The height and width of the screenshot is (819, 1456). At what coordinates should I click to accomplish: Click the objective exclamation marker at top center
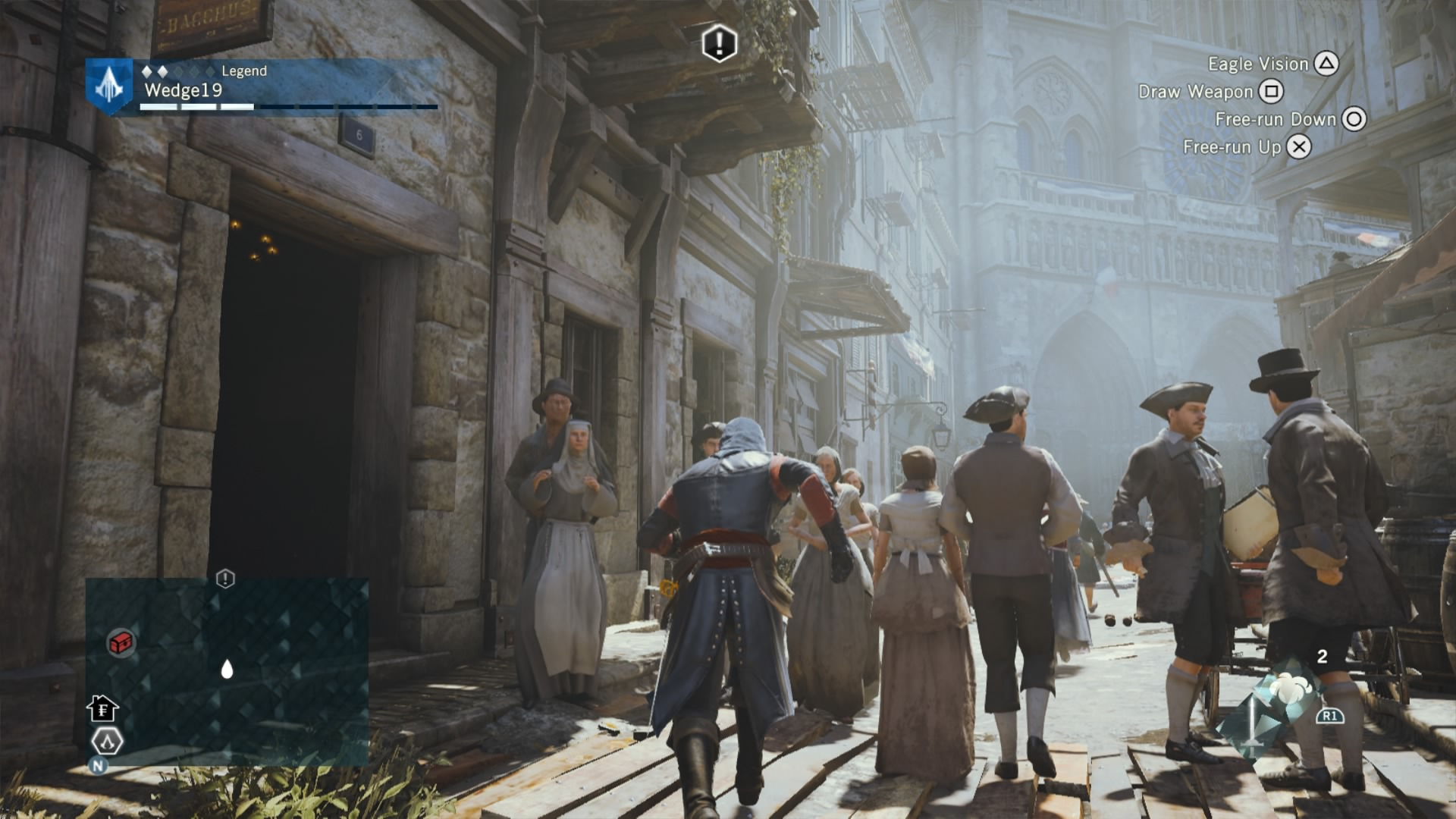pos(719,43)
